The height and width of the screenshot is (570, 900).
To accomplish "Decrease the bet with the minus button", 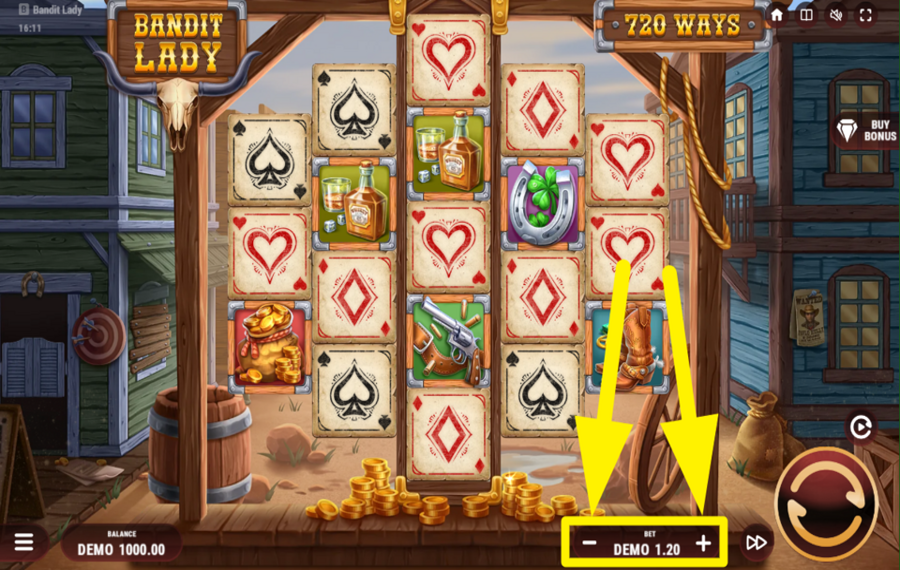I will (x=590, y=544).
